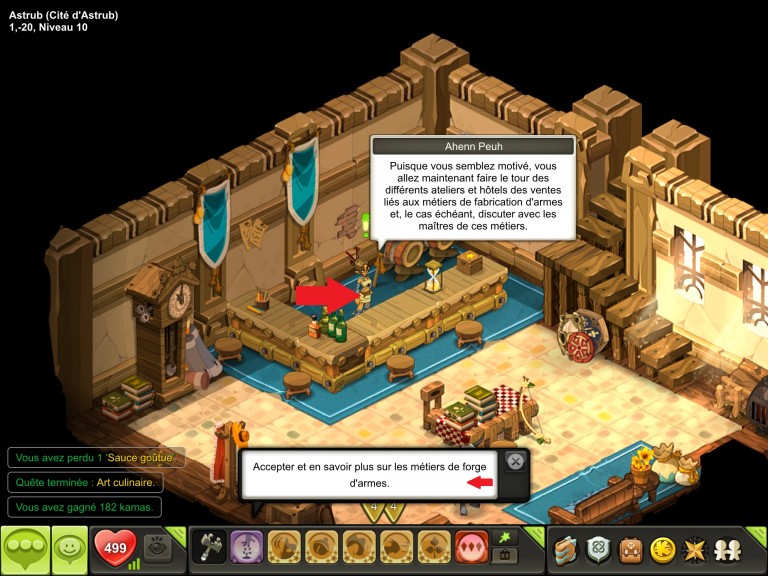Open the smiley emote menu

pos(68,548)
